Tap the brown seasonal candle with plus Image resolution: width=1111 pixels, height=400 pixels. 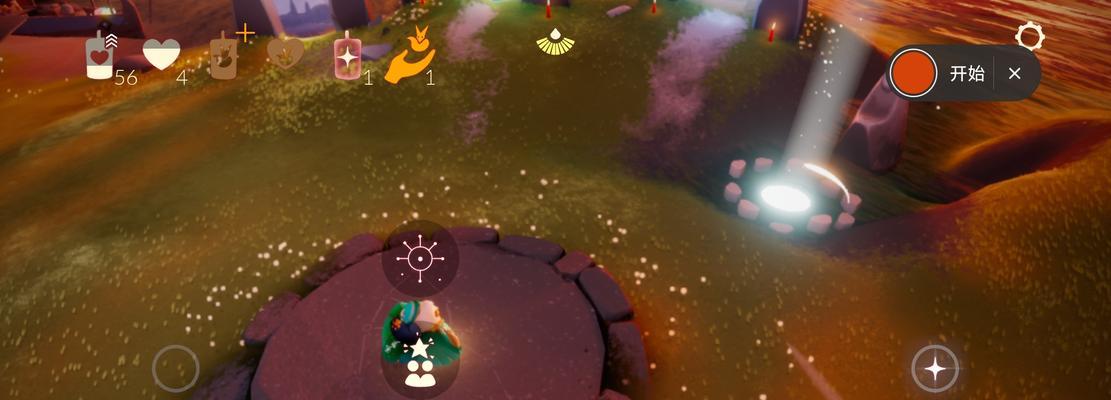pyautogui.click(x=225, y=55)
